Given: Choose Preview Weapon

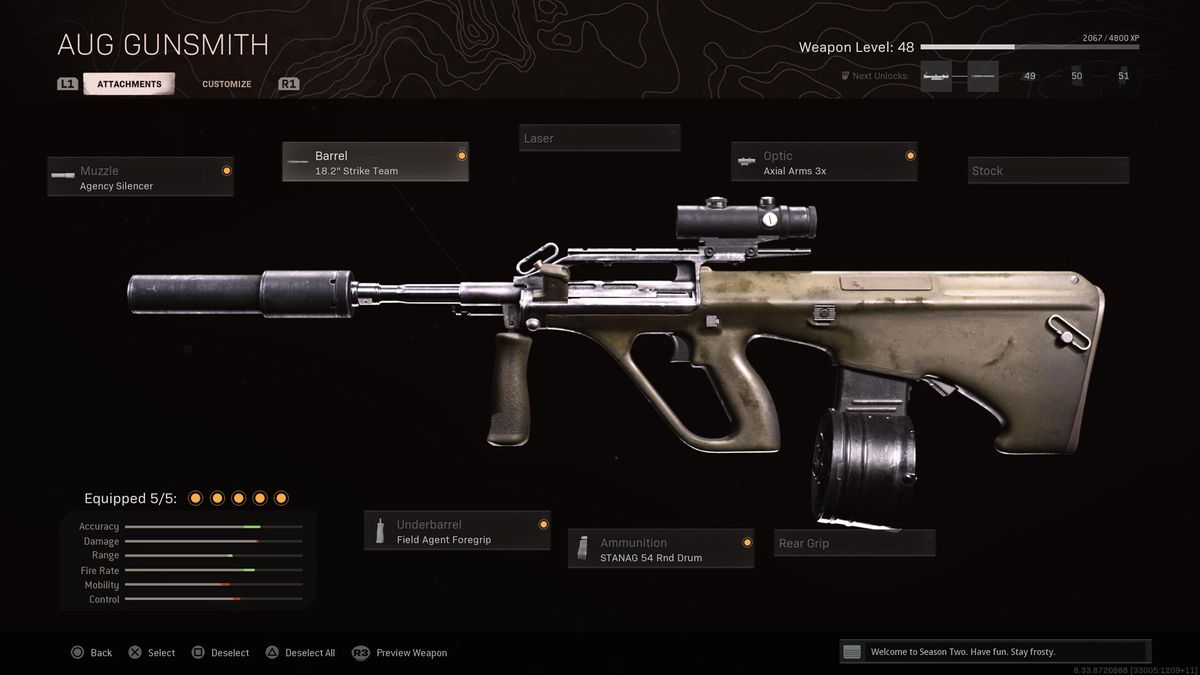Looking at the screenshot, I should (400, 653).
